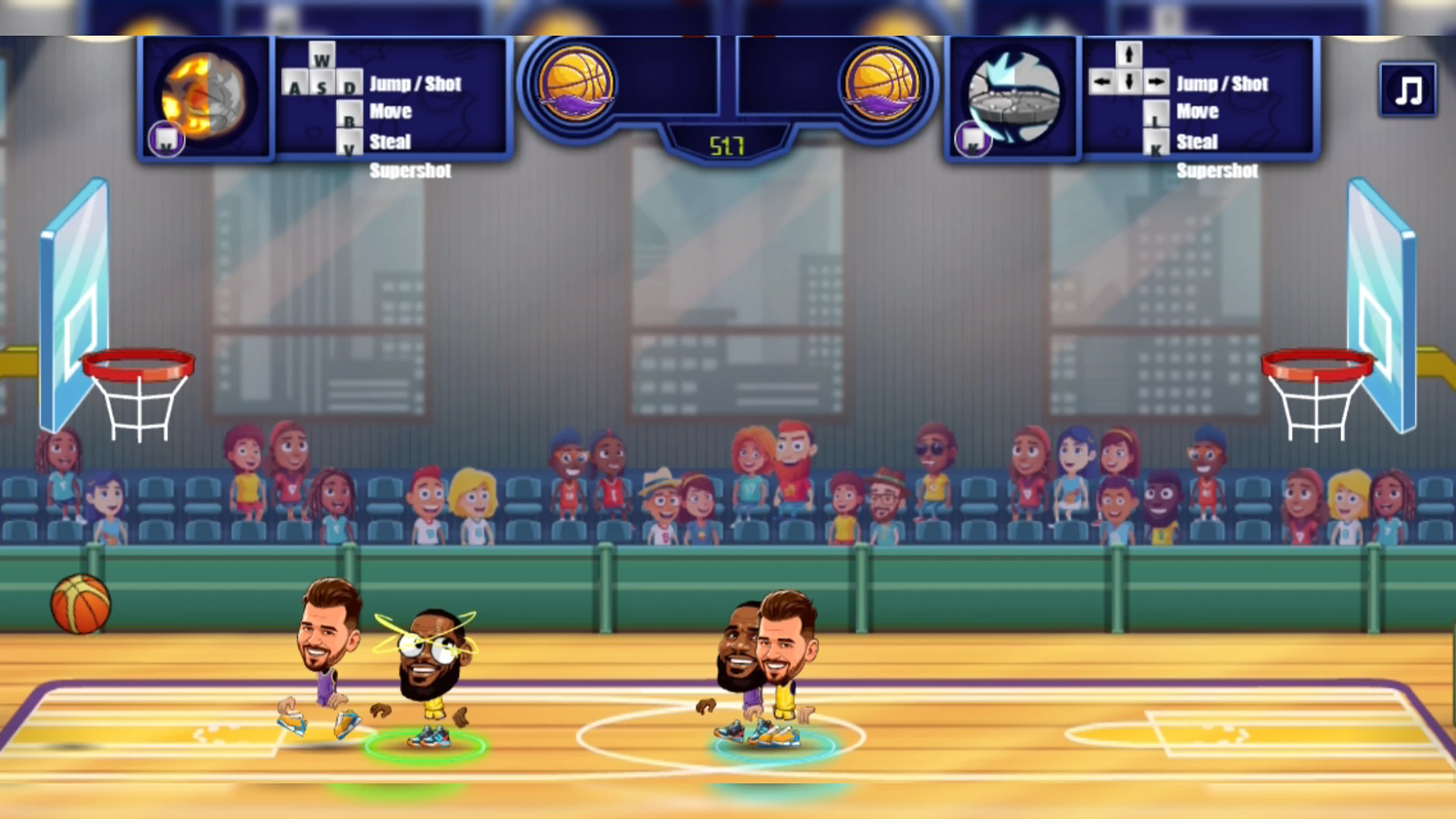Click the left team's basketball logo
The height and width of the screenshot is (819, 1456).
pyautogui.click(x=577, y=81)
